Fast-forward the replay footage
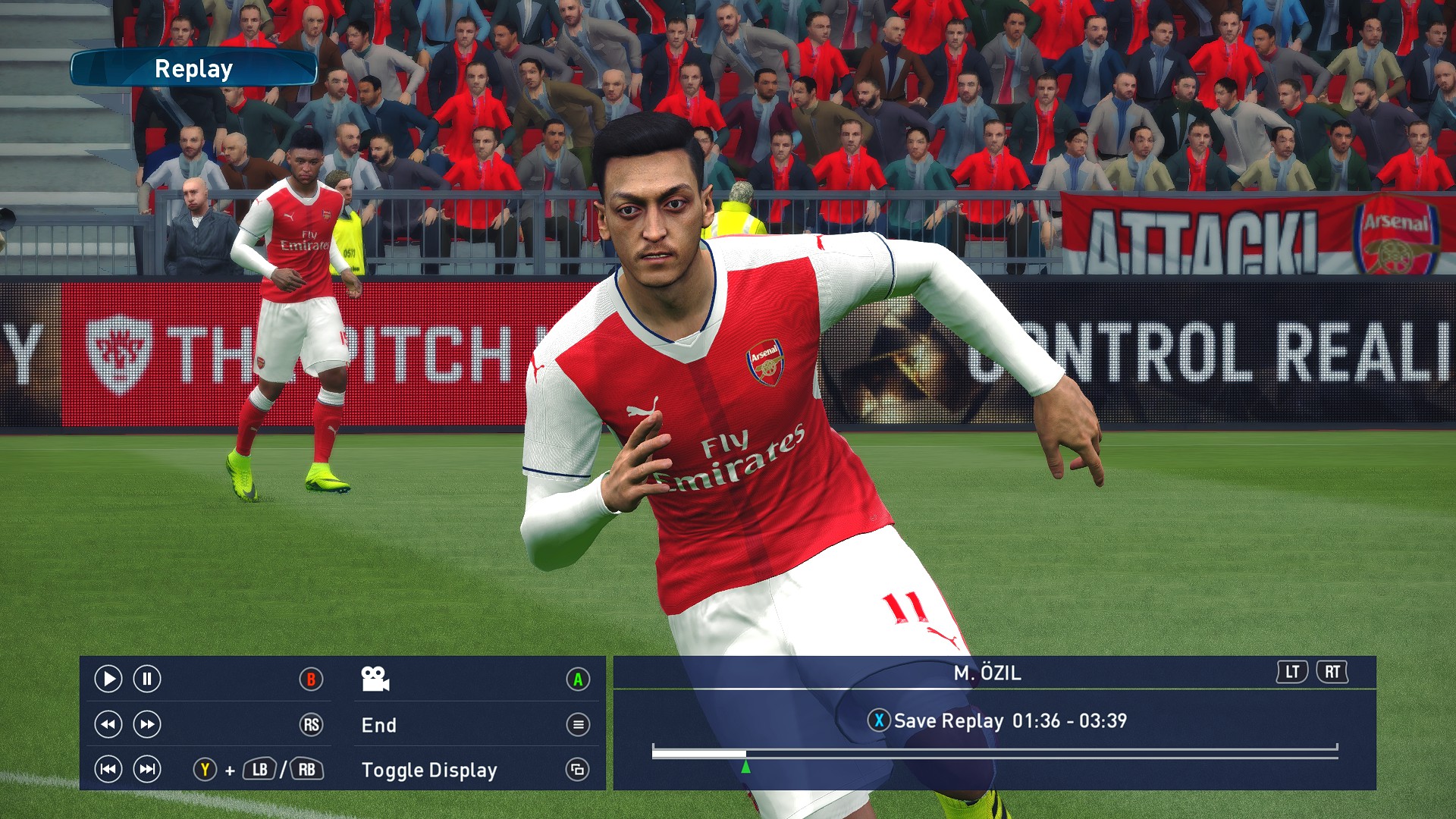 point(147,724)
